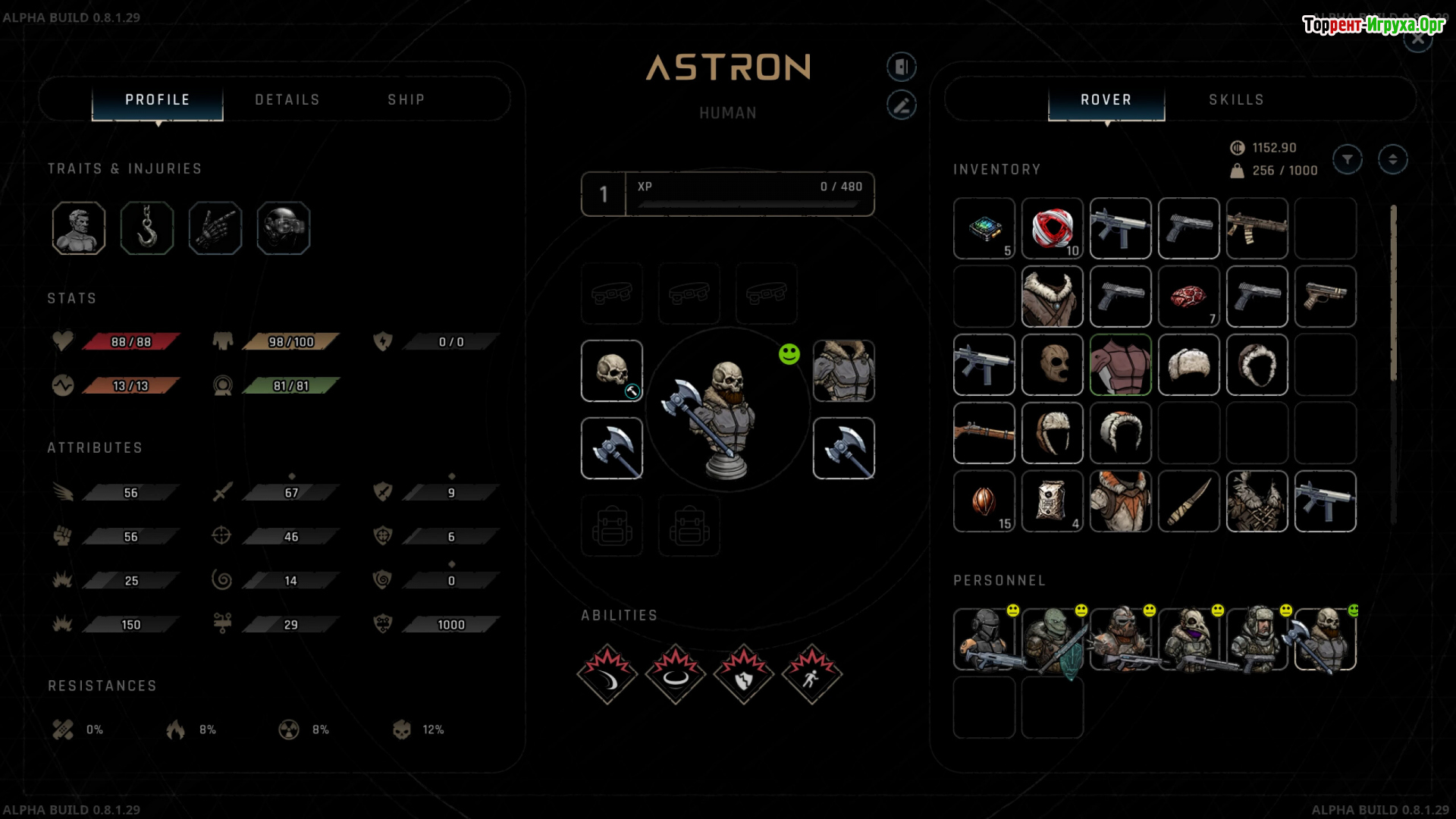Select the equipped fur-collar armor slot
The height and width of the screenshot is (819, 1456).
pyautogui.click(x=843, y=371)
